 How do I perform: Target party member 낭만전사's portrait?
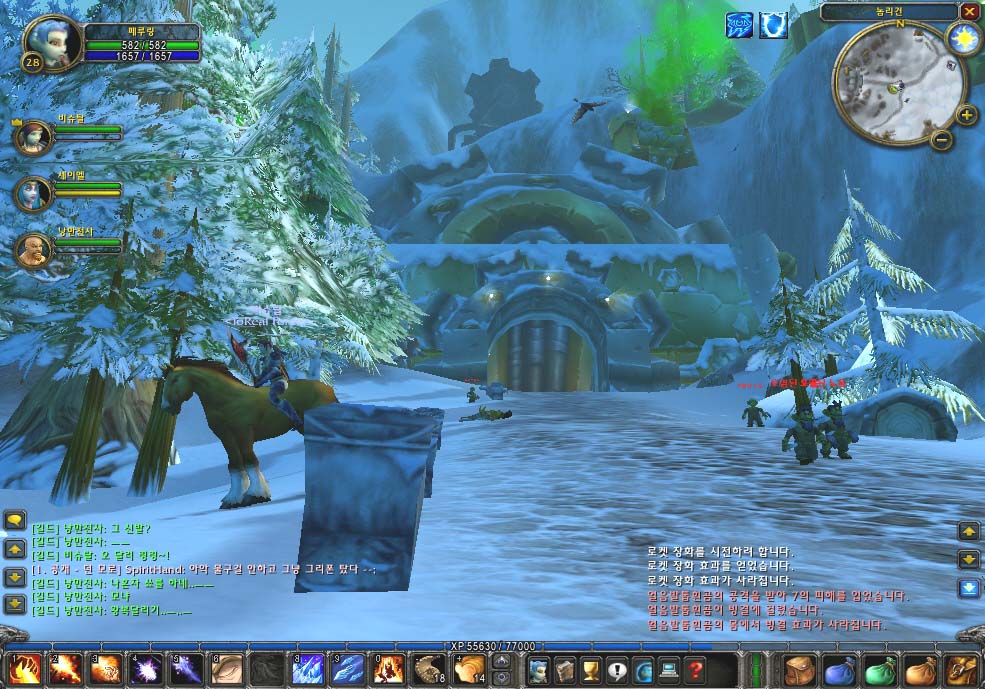[x=33, y=250]
